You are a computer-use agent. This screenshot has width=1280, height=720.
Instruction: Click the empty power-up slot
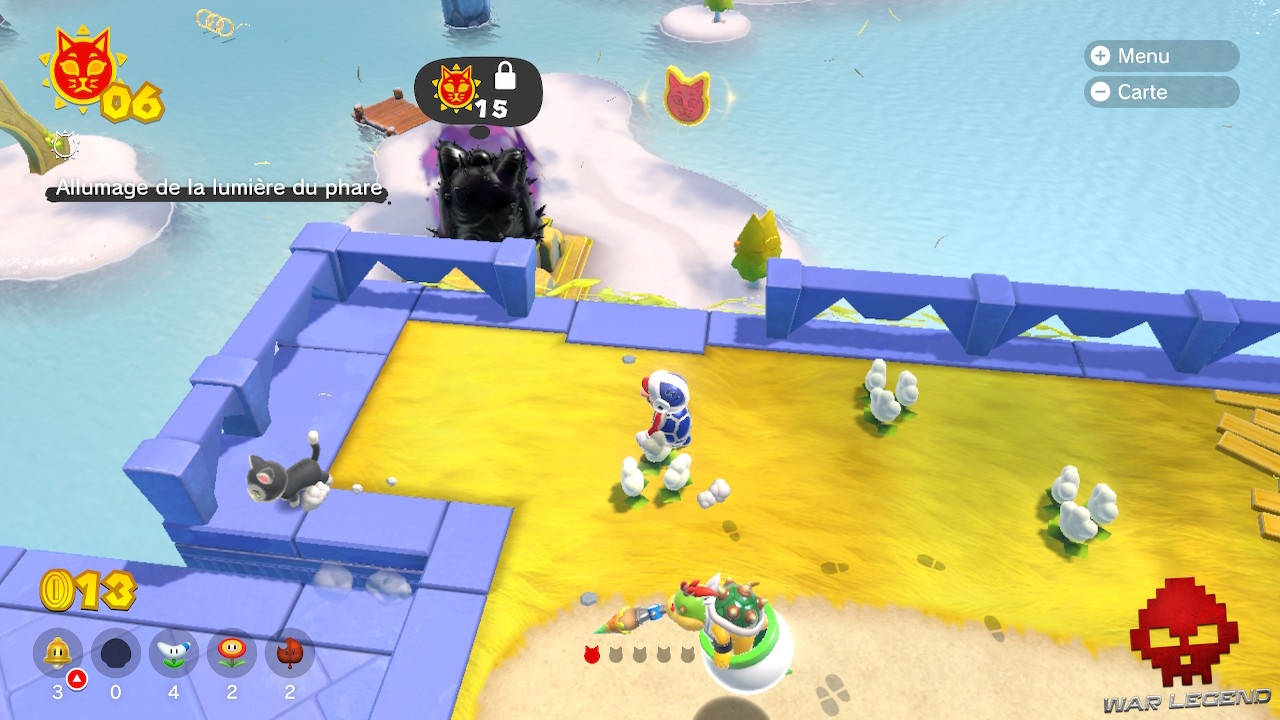coord(118,653)
